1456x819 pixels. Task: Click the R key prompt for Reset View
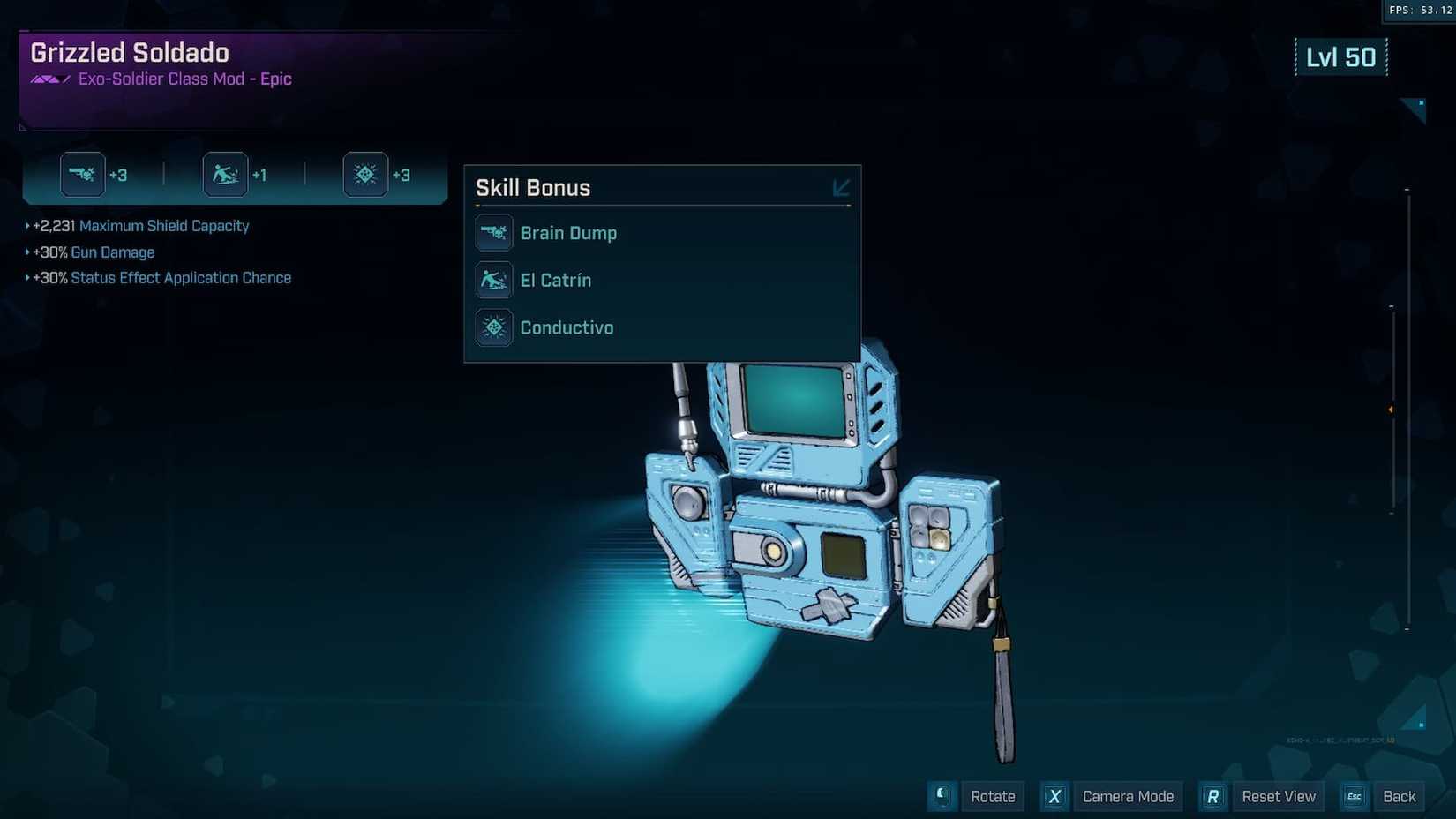[x=1212, y=796]
